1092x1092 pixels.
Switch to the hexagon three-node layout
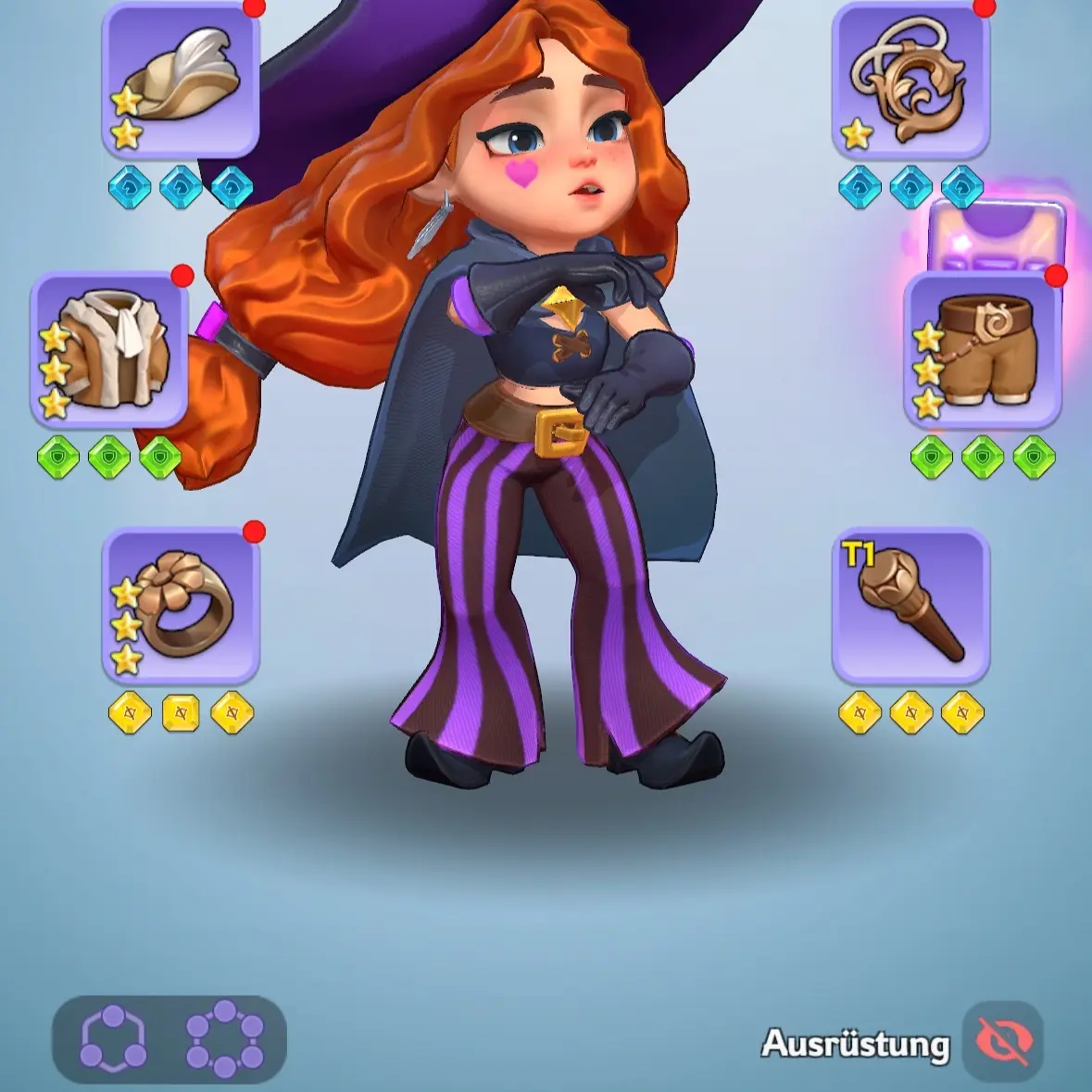click(x=113, y=1039)
